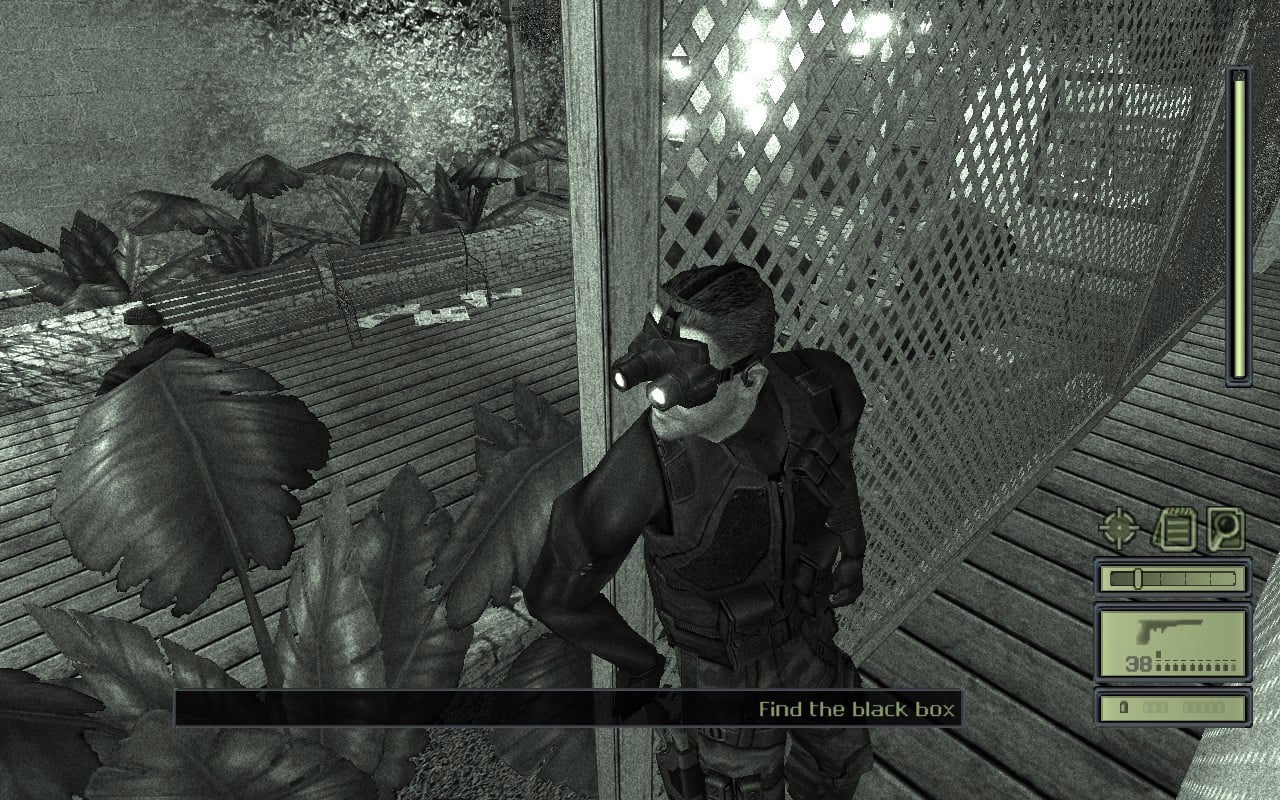Image resolution: width=1280 pixels, height=800 pixels.
Task: Click the first bullet icon in the ammo row
Action: coord(1159,664)
